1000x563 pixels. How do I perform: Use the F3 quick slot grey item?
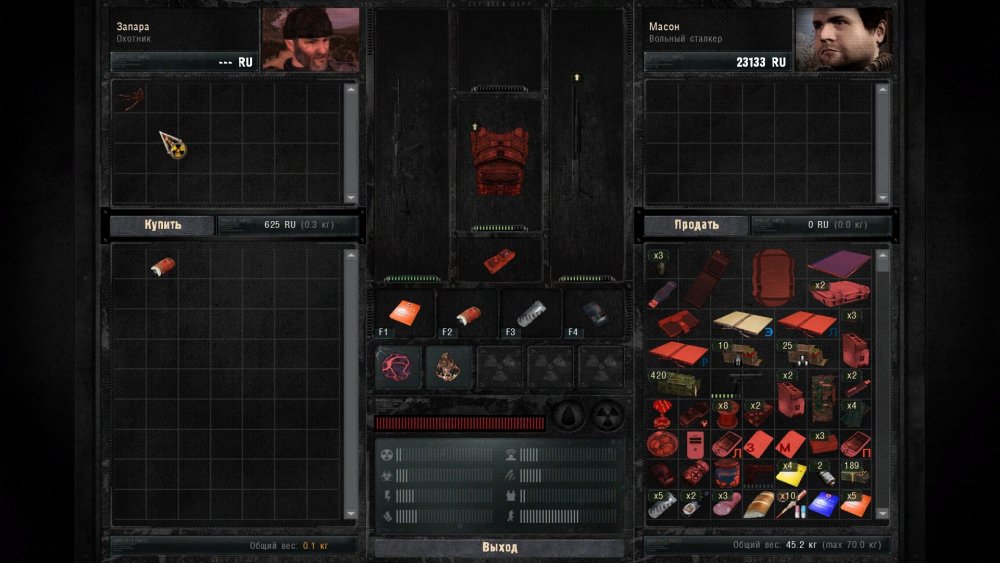click(x=530, y=314)
